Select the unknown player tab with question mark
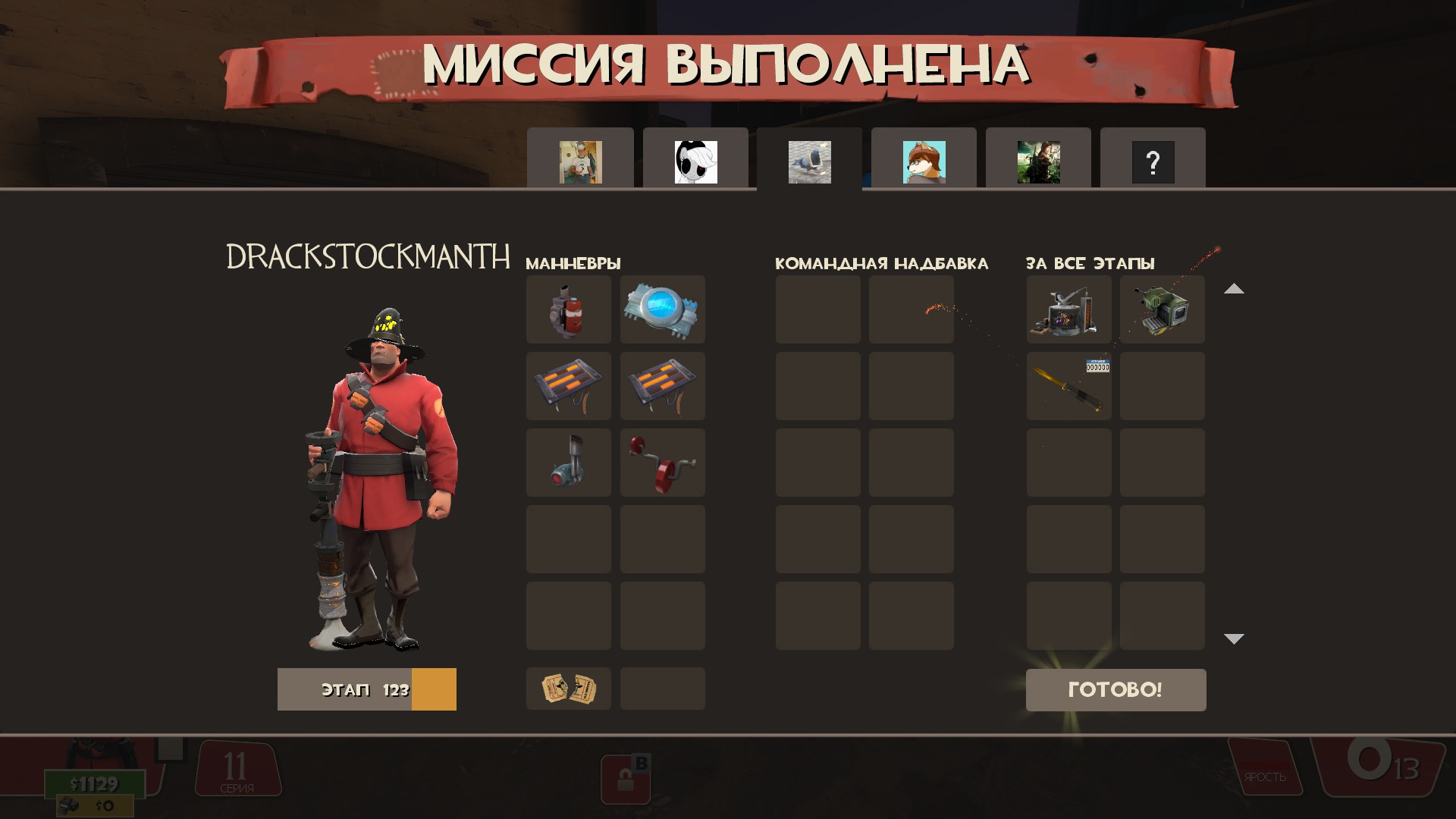 click(1153, 162)
